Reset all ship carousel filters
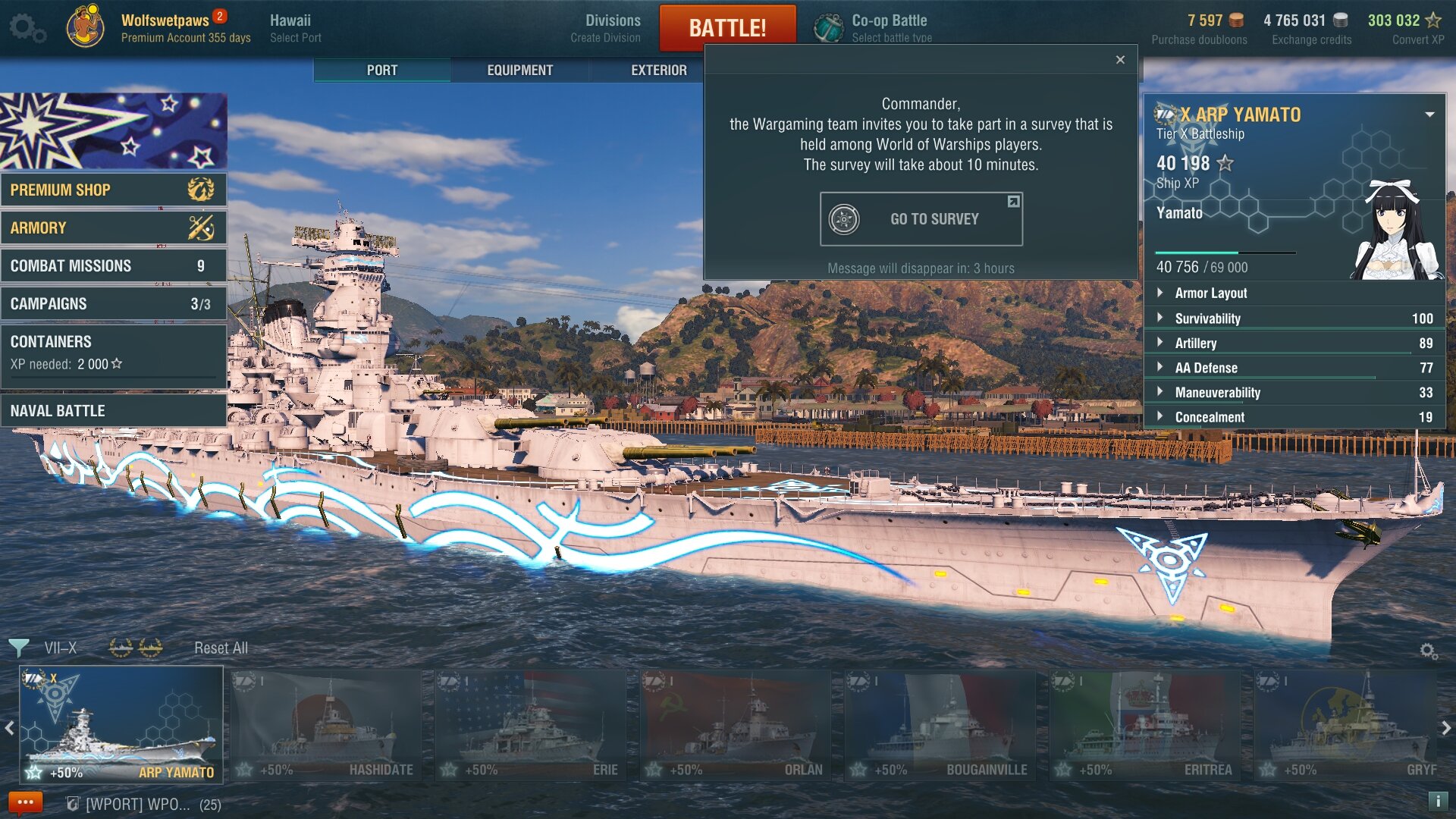 coord(221,648)
